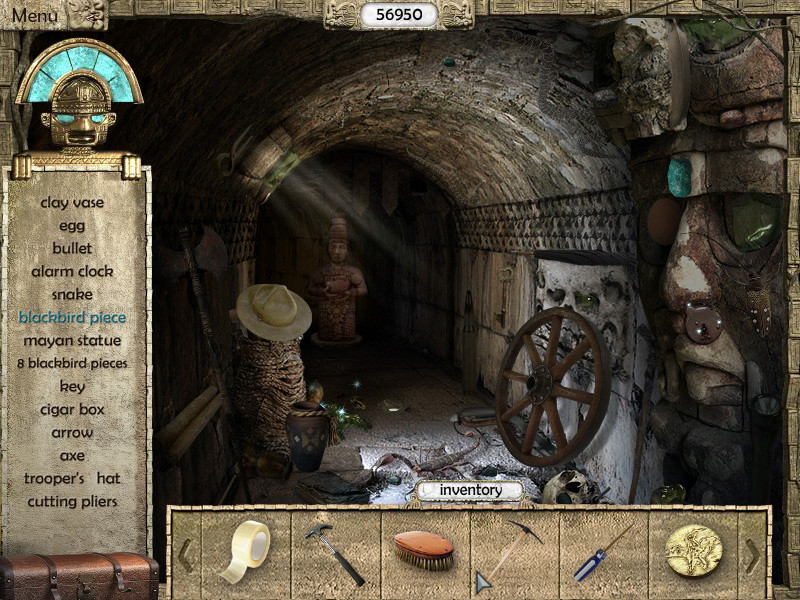Select the tape roll in inventory
This screenshot has height=600, width=800.
click(245, 549)
